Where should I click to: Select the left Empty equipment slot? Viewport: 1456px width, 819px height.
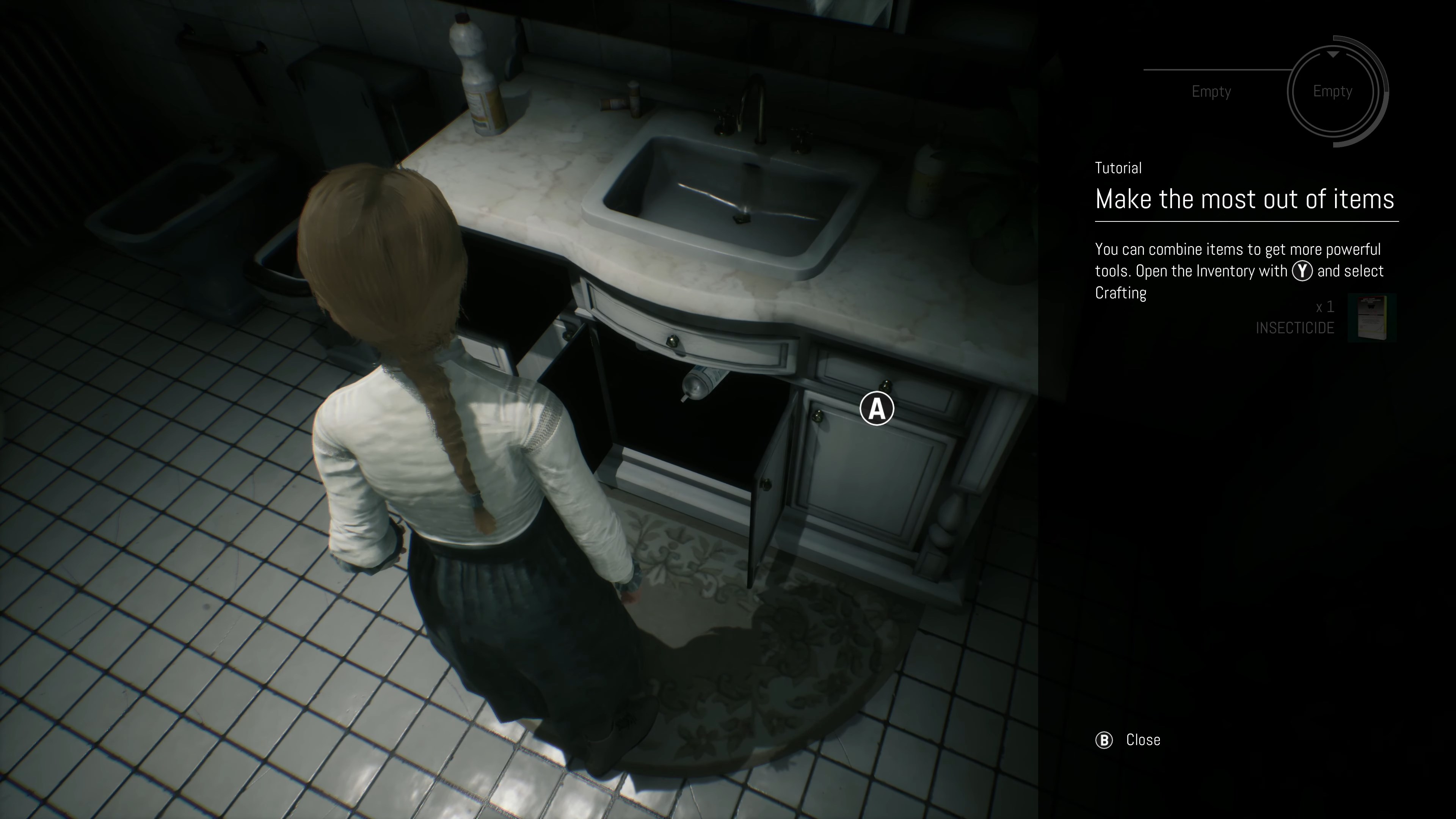click(1211, 91)
